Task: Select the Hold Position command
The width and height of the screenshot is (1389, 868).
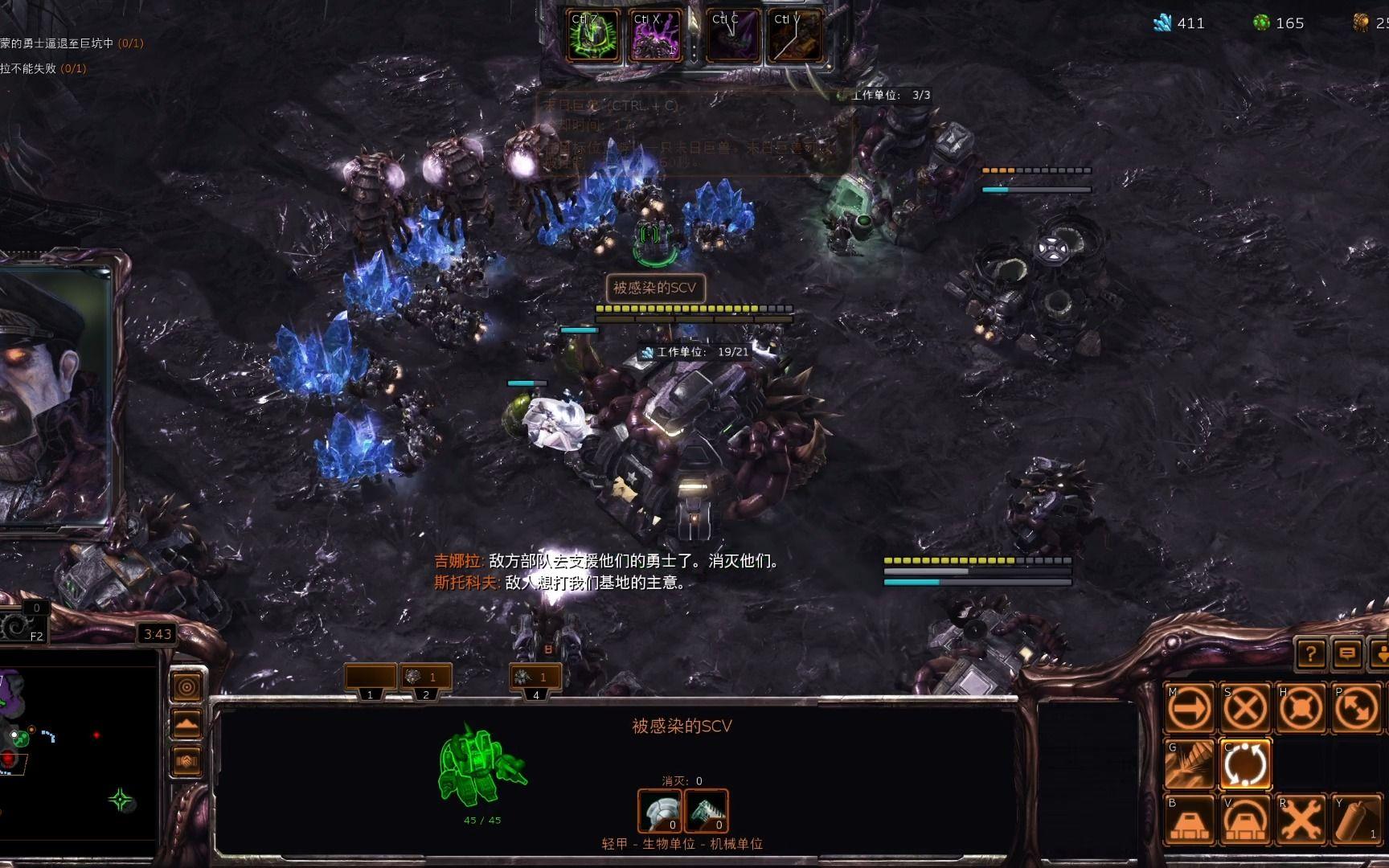Action: tap(1301, 708)
